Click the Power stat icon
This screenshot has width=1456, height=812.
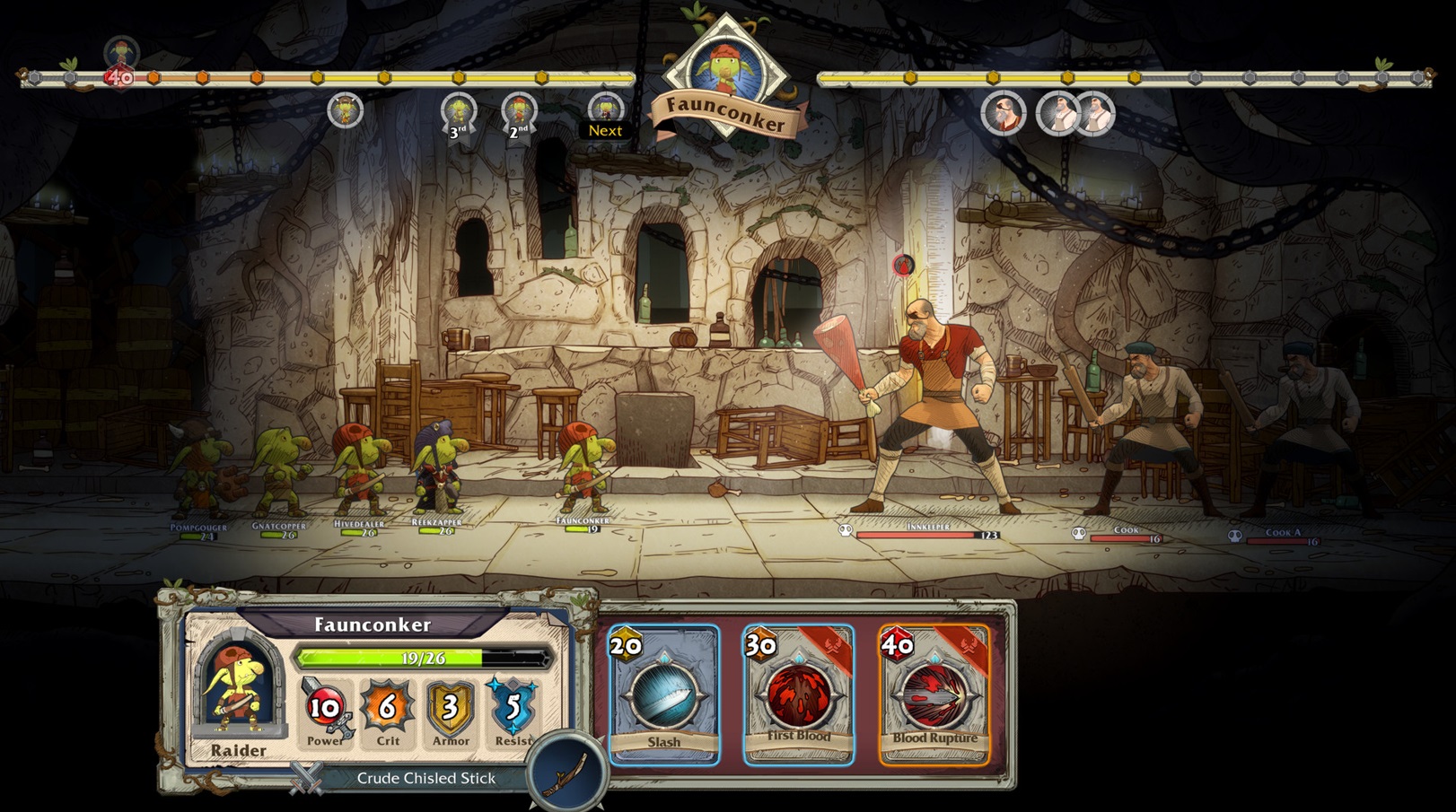(323, 710)
